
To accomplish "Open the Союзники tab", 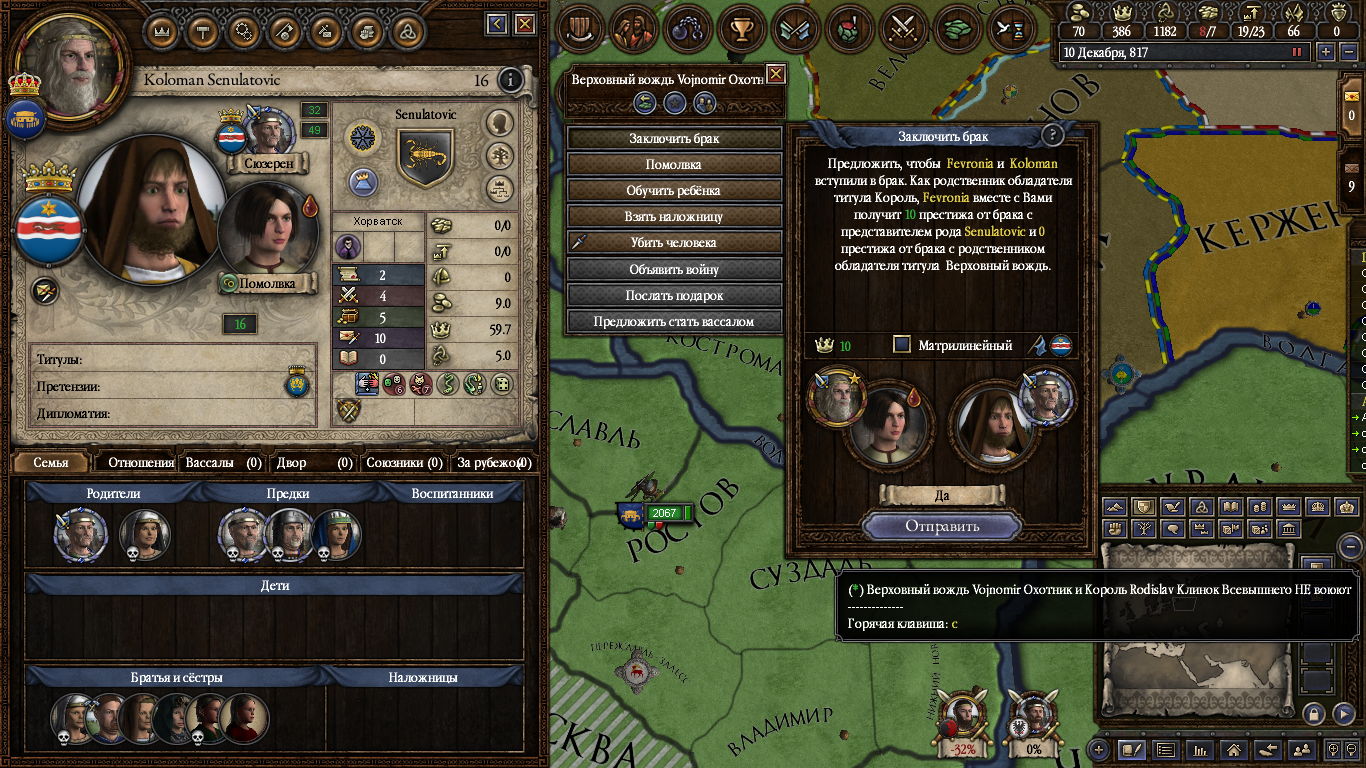I will click(x=403, y=463).
